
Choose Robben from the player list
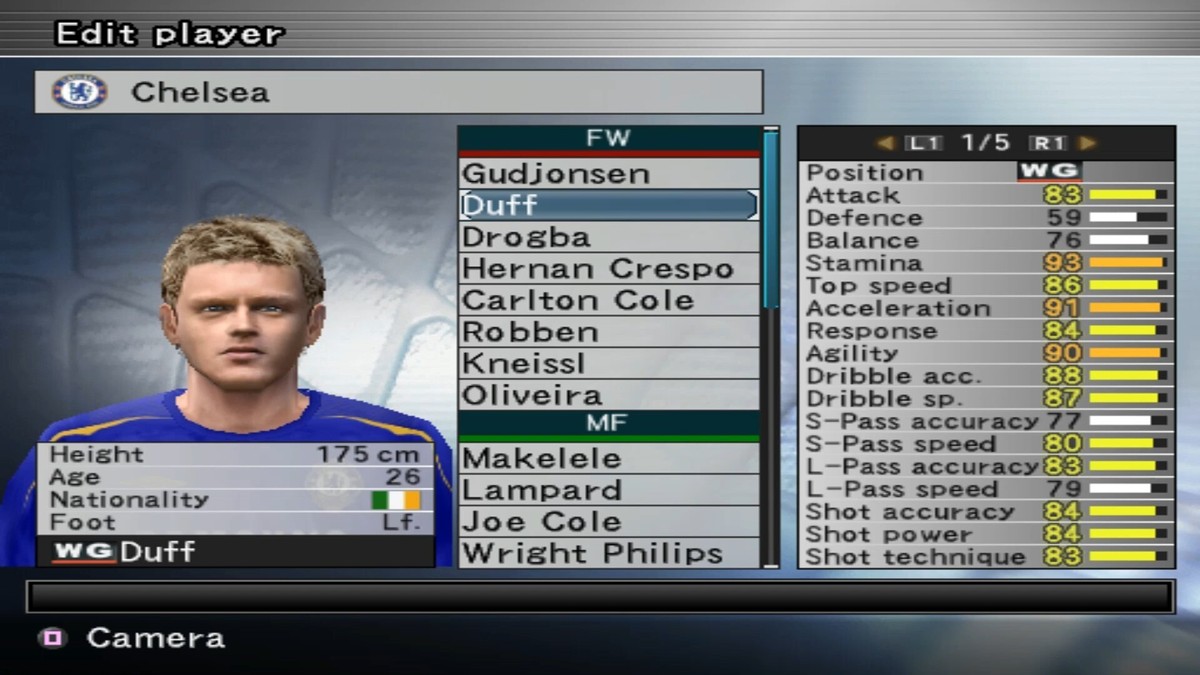coord(608,332)
